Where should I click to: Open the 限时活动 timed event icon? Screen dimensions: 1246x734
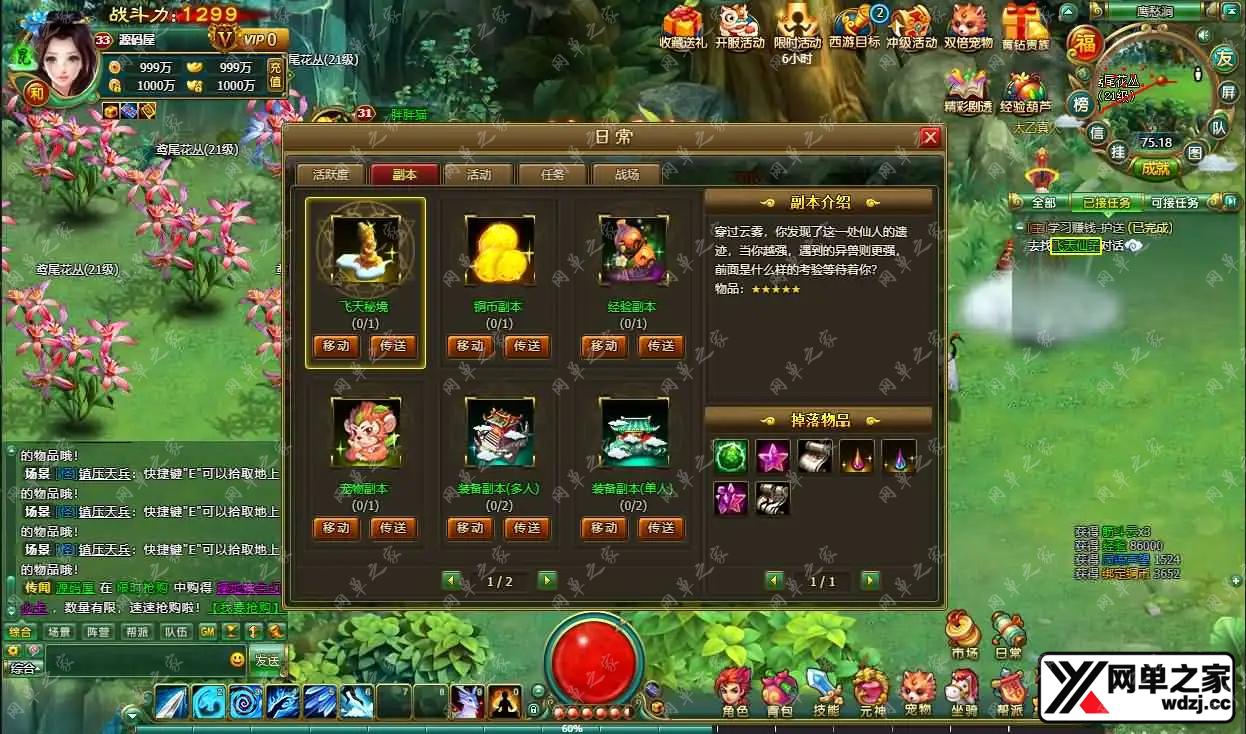797,27
